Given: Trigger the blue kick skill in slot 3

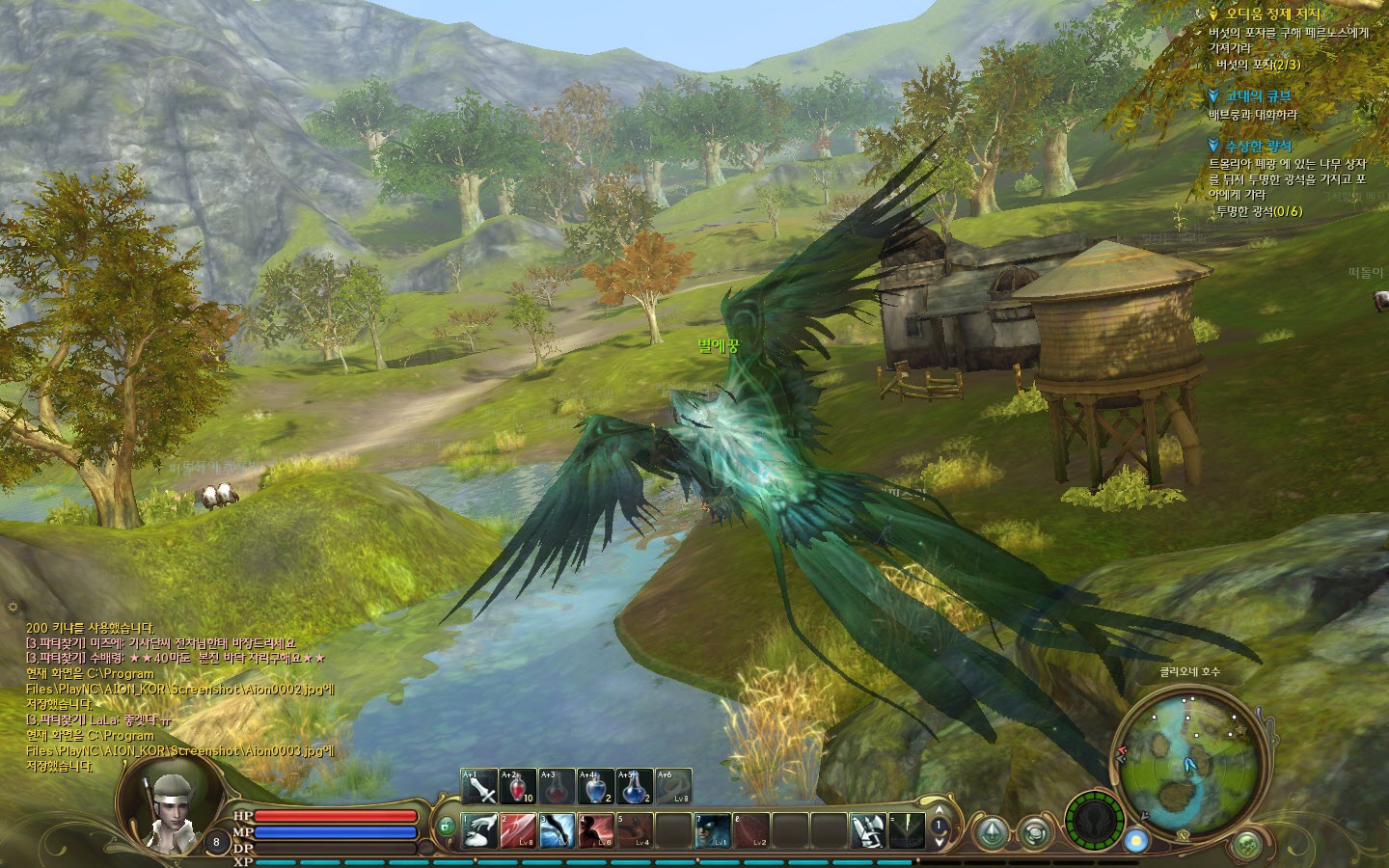Looking at the screenshot, I should pos(557,830).
